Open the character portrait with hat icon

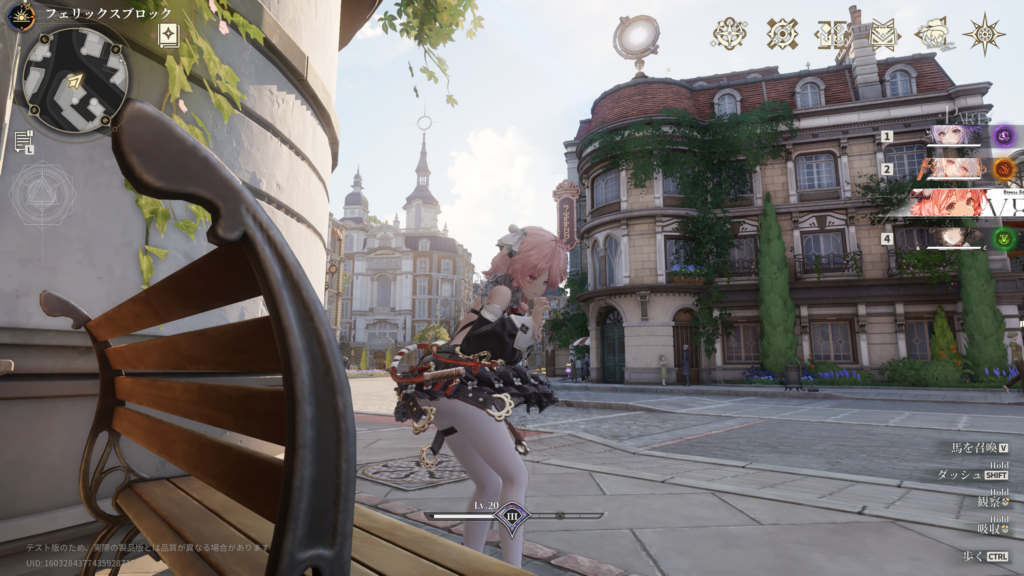click(x=933, y=34)
